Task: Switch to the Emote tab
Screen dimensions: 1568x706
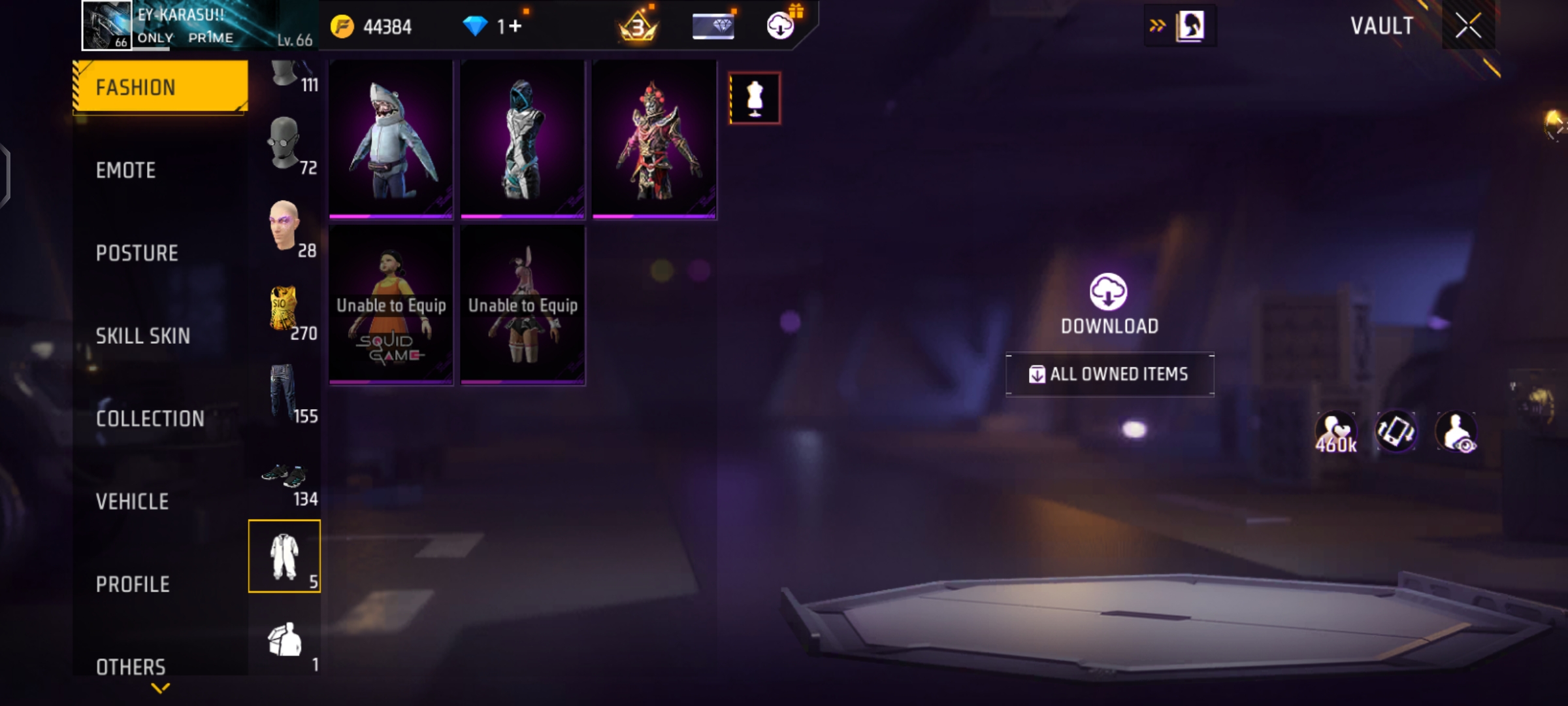Action: pos(126,171)
